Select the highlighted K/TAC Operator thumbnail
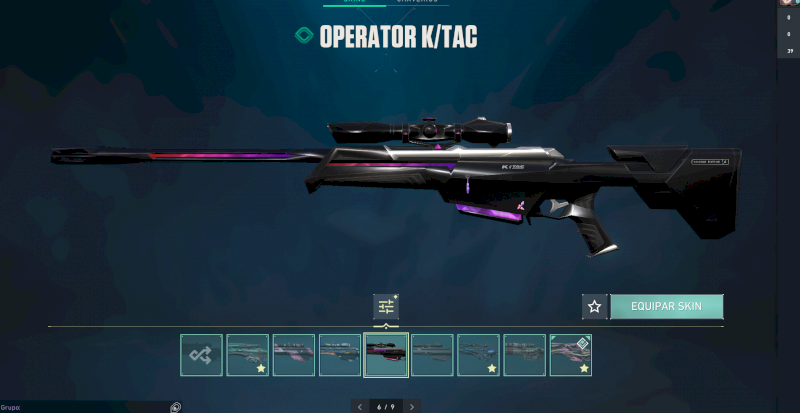The width and height of the screenshot is (800, 413). [x=386, y=355]
